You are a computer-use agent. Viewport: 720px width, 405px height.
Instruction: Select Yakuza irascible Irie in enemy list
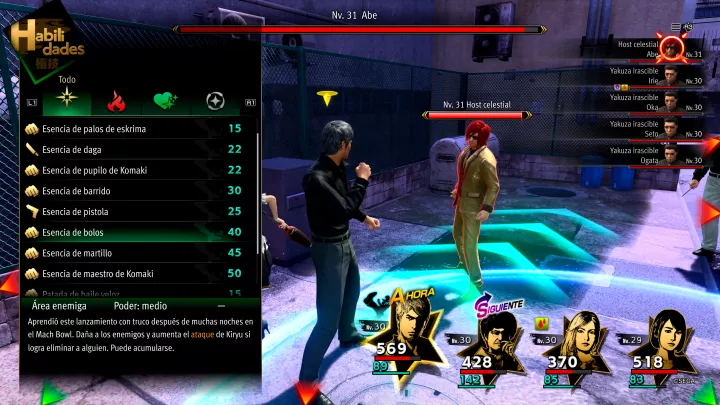tap(660, 76)
